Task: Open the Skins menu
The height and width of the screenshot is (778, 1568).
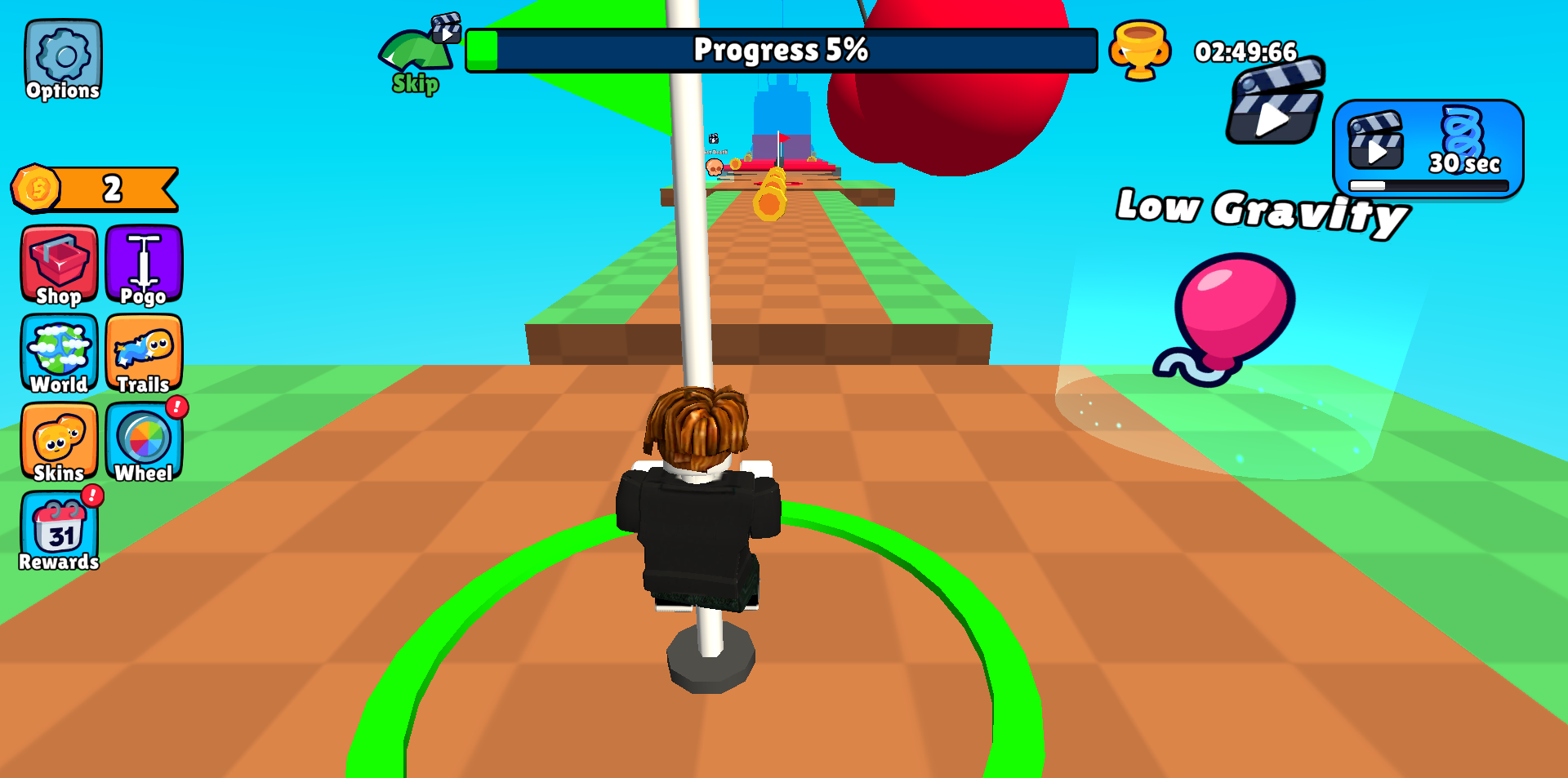Action: [58, 441]
